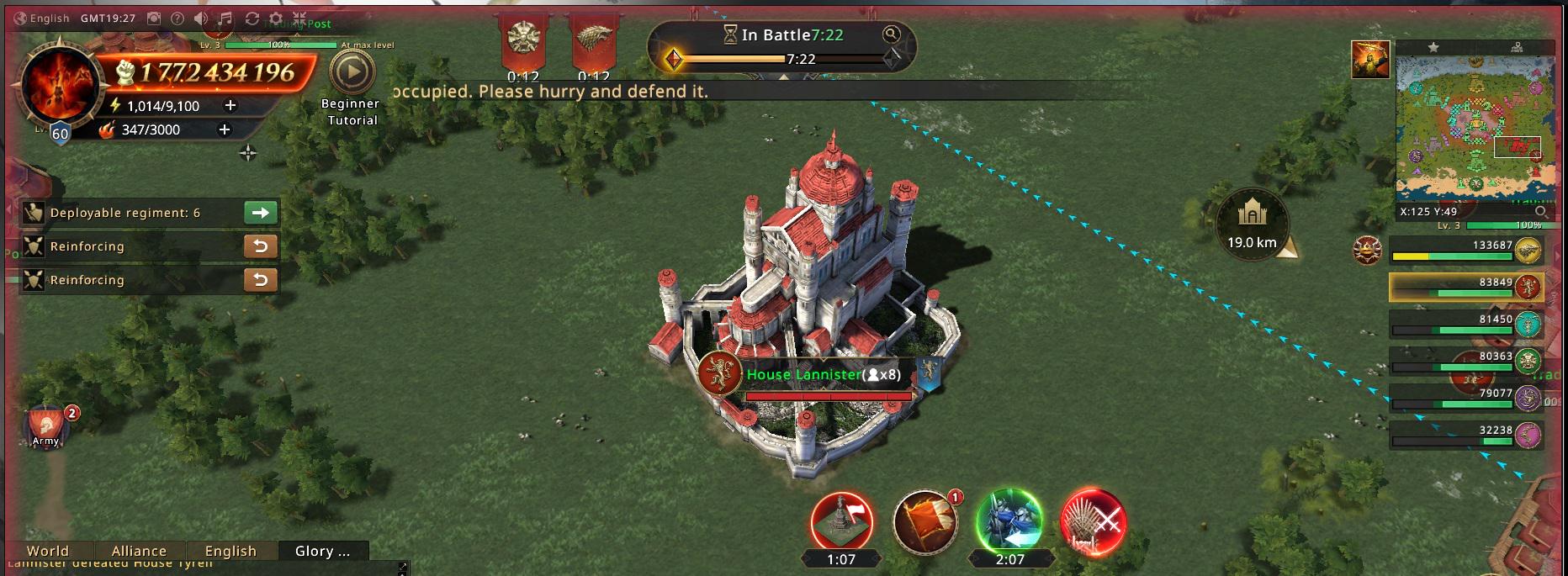Open the question mark help icon
The height and width of the screenshot is (576, 1568).
tap(177, 18)
